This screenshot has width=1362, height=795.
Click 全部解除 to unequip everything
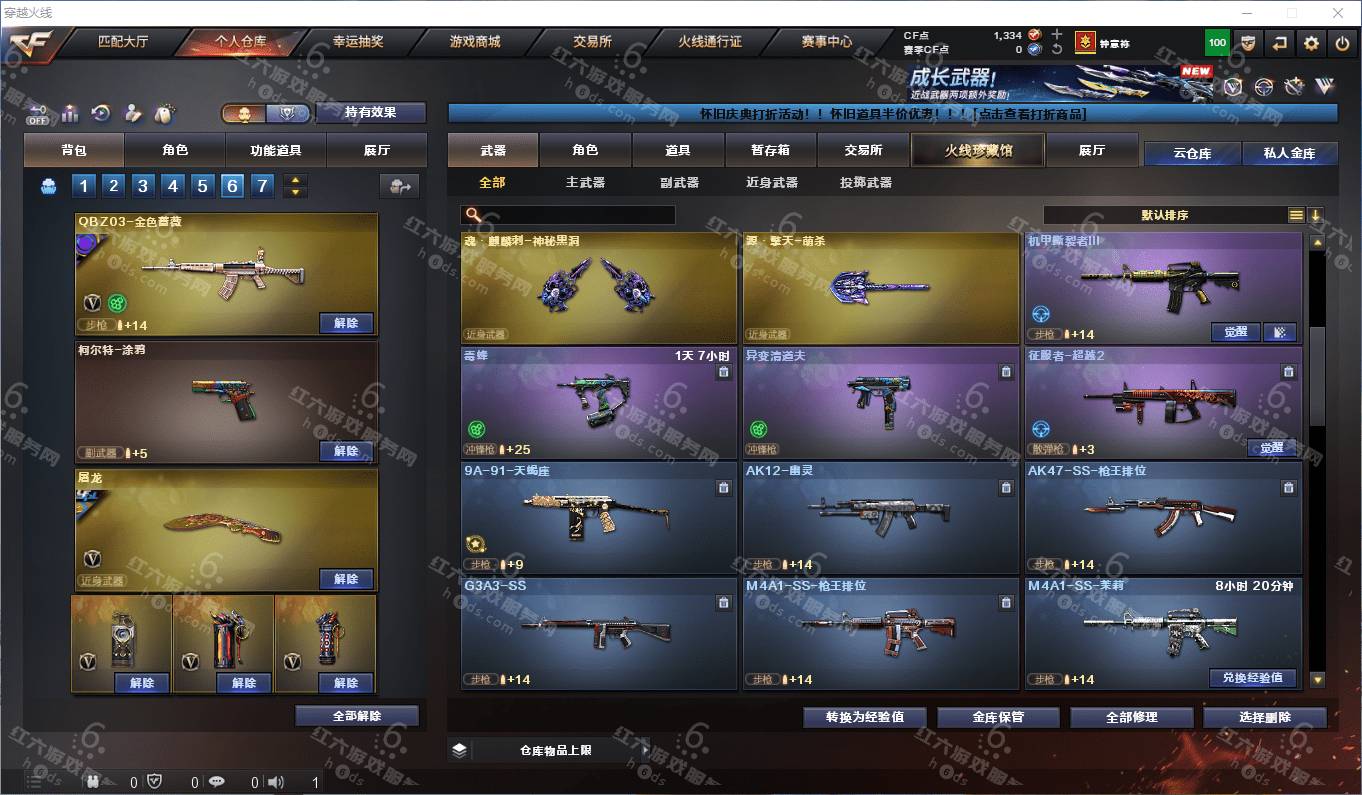tap(357, 716)
